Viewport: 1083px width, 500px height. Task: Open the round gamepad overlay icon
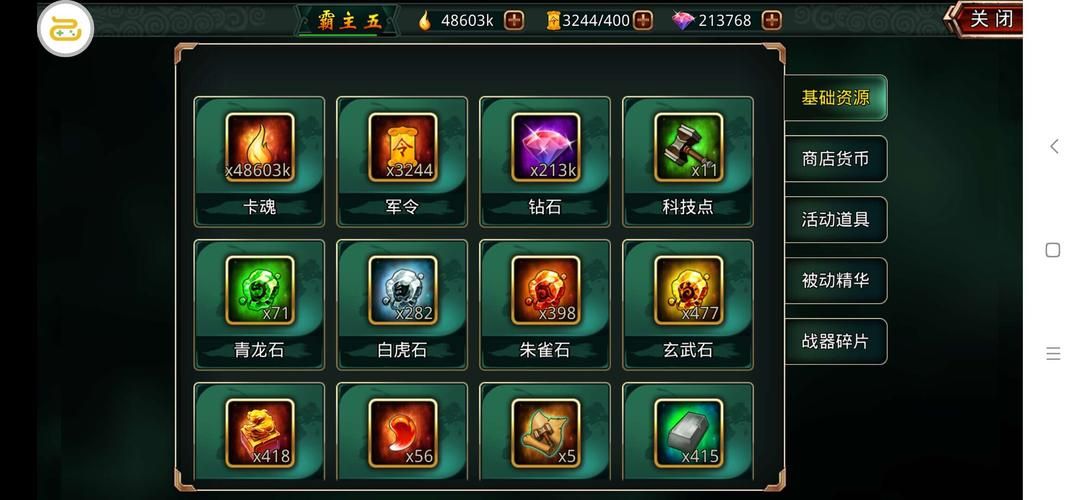[x=65, y=29]
